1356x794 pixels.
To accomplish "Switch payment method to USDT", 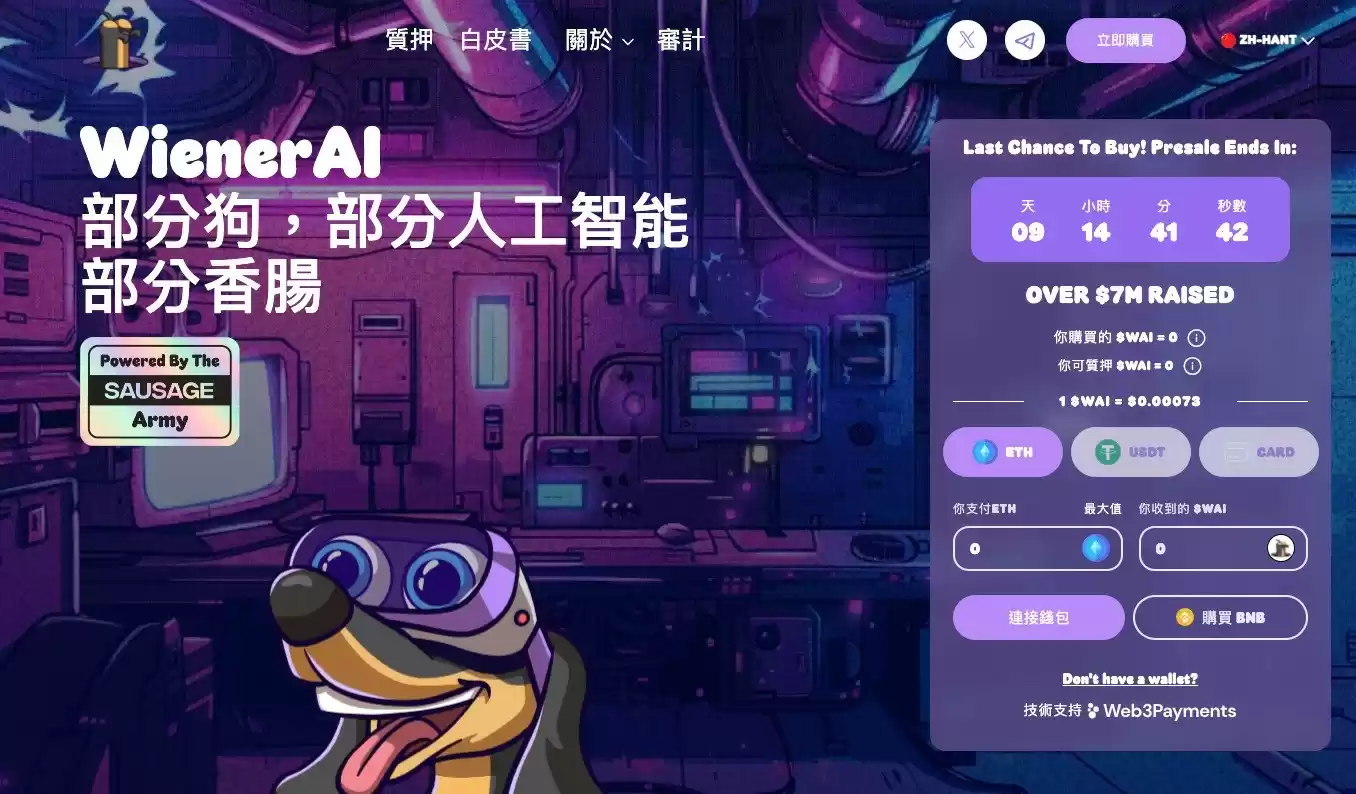I will coord(1131,451).
